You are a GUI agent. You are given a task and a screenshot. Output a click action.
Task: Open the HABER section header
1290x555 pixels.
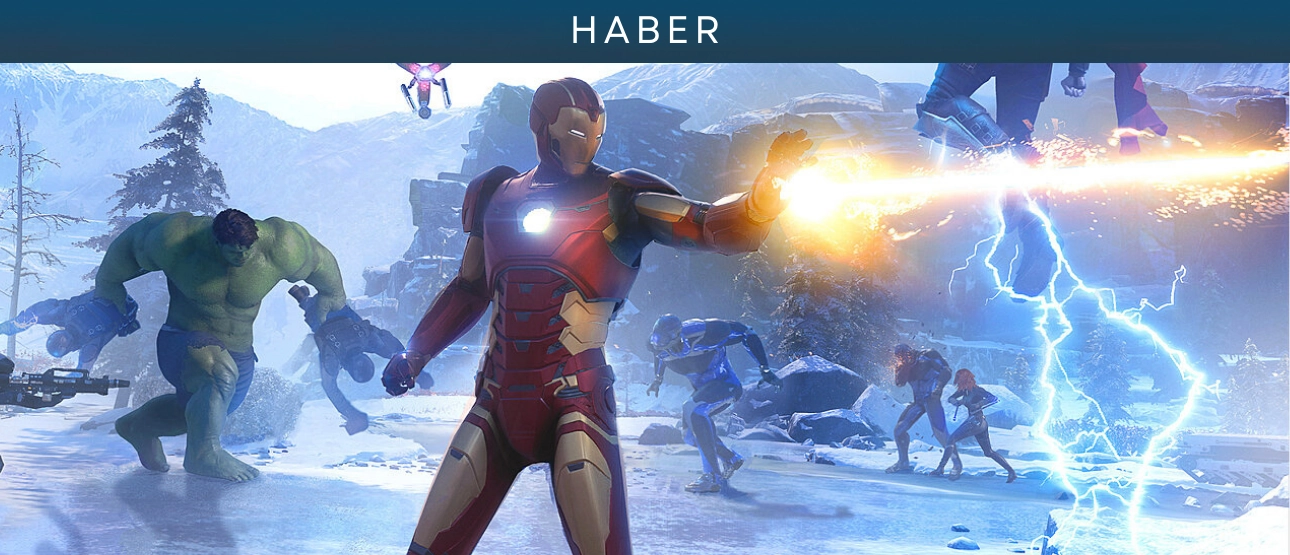click(645, 30)
